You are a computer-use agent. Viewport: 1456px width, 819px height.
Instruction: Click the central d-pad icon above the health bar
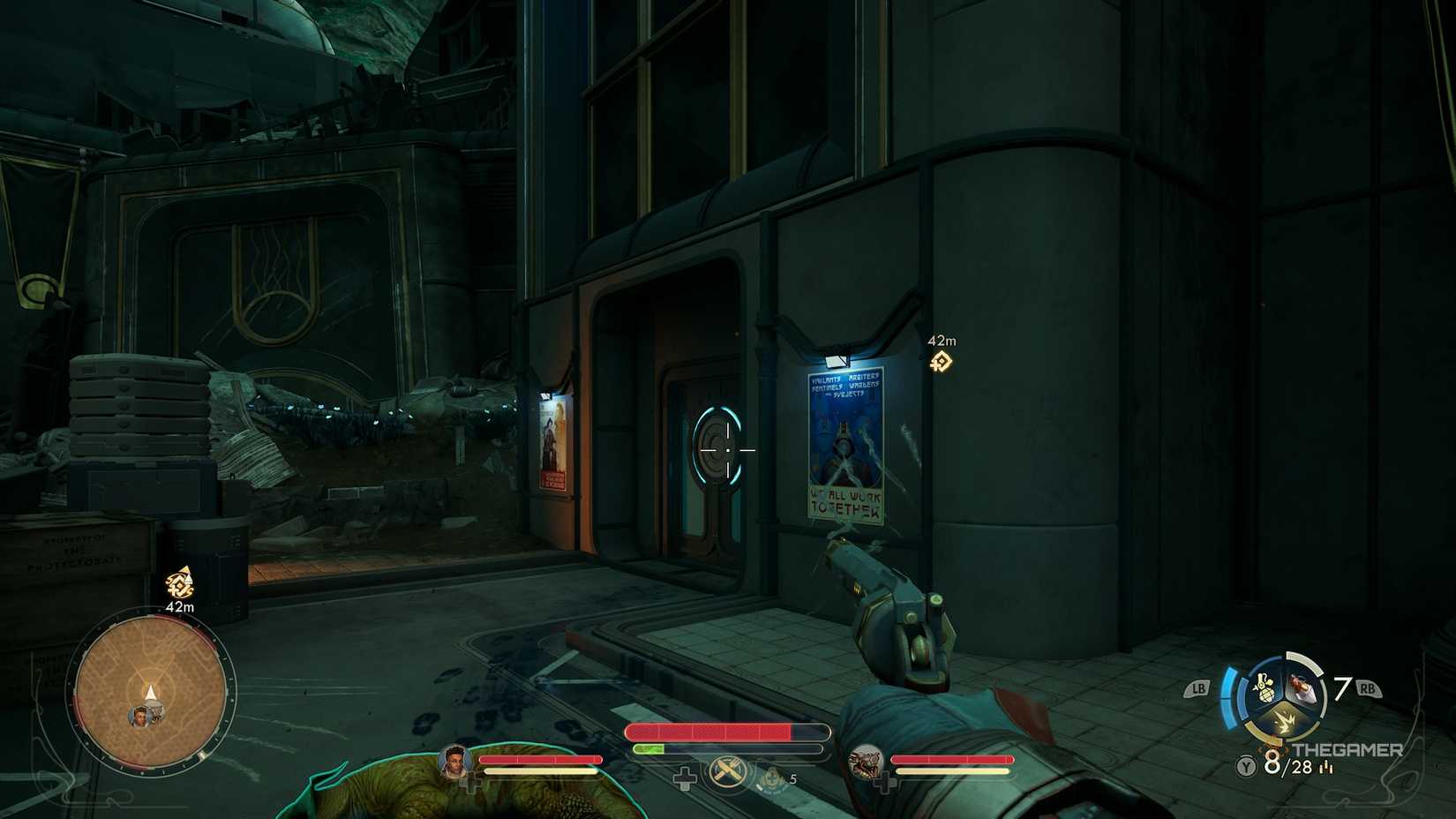click(x=685, y=779)
